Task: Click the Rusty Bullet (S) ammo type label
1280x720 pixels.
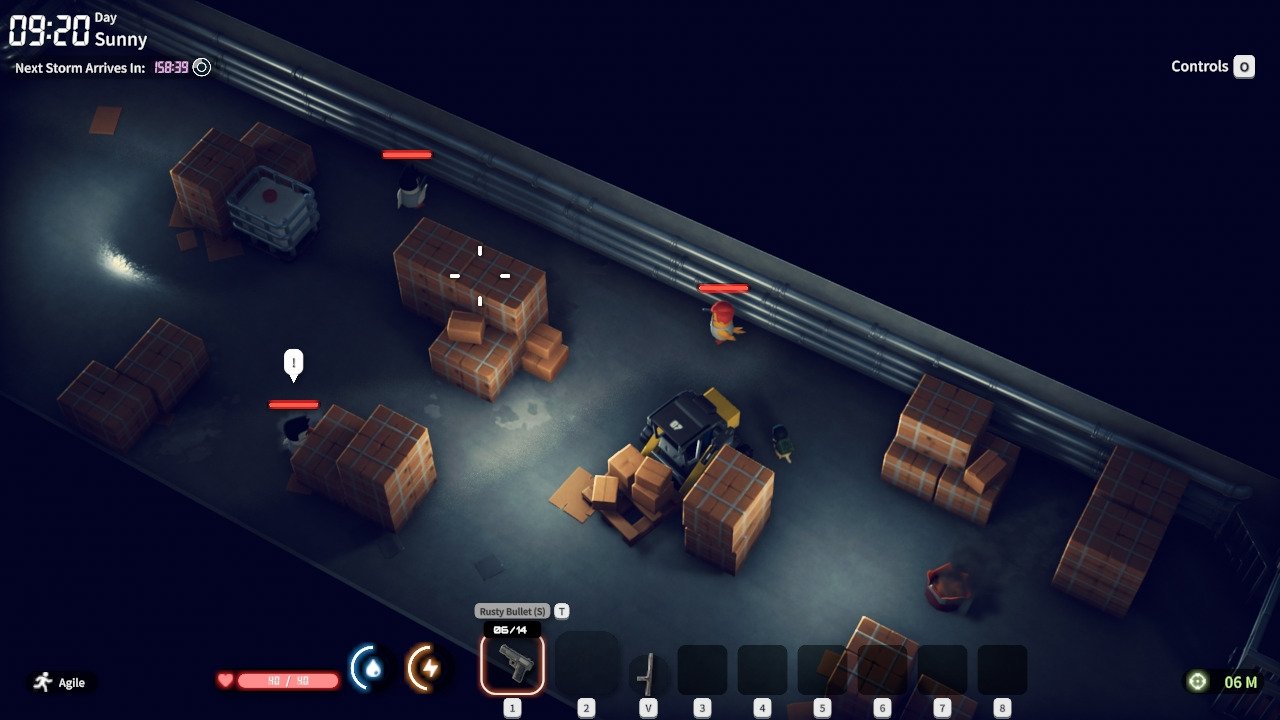Action: pos(512,611)
